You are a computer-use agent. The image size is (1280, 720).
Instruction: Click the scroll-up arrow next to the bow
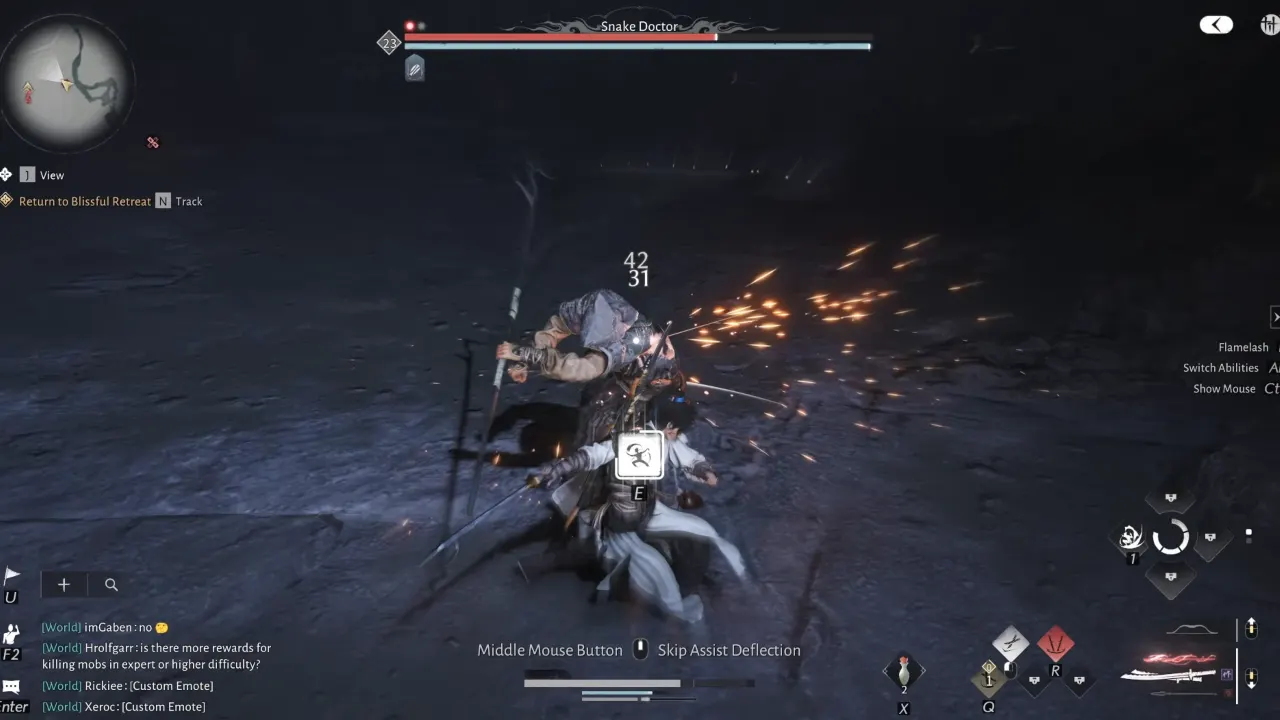(1251, 628)
